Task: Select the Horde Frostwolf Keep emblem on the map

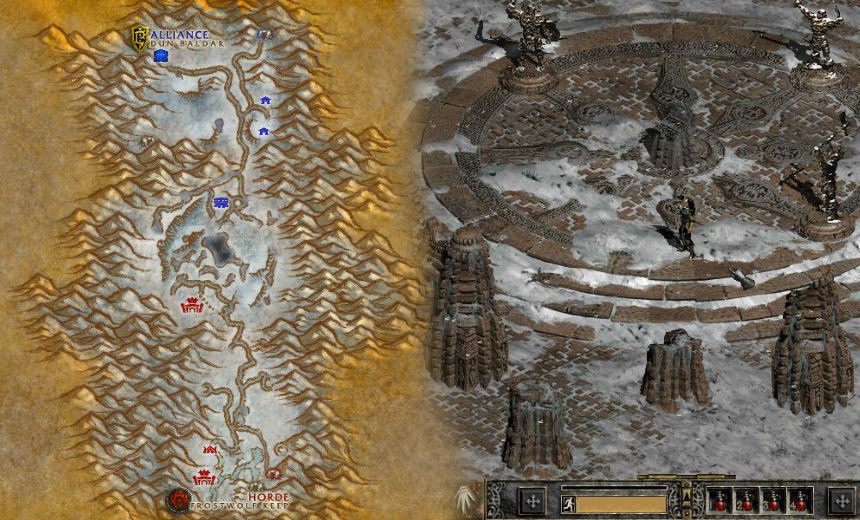Action: coord(179,499)
